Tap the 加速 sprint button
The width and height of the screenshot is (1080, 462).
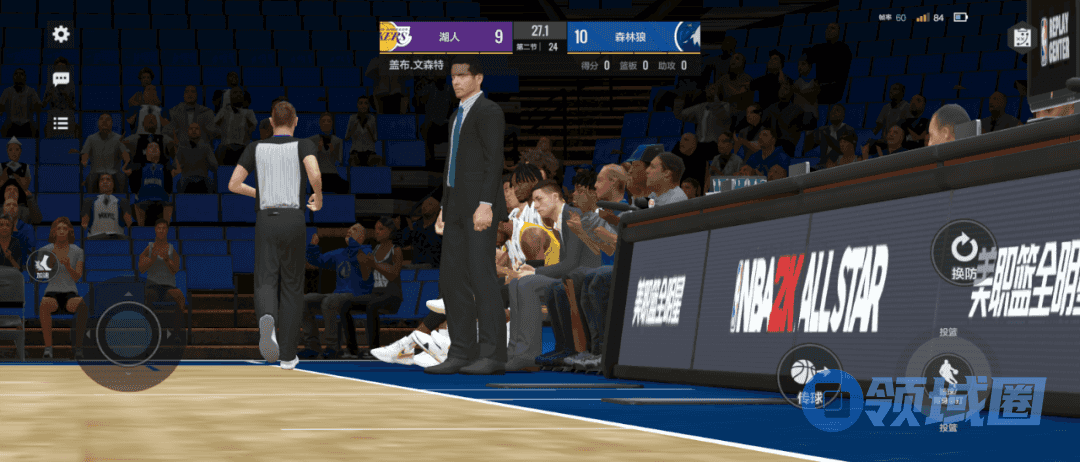42,265
